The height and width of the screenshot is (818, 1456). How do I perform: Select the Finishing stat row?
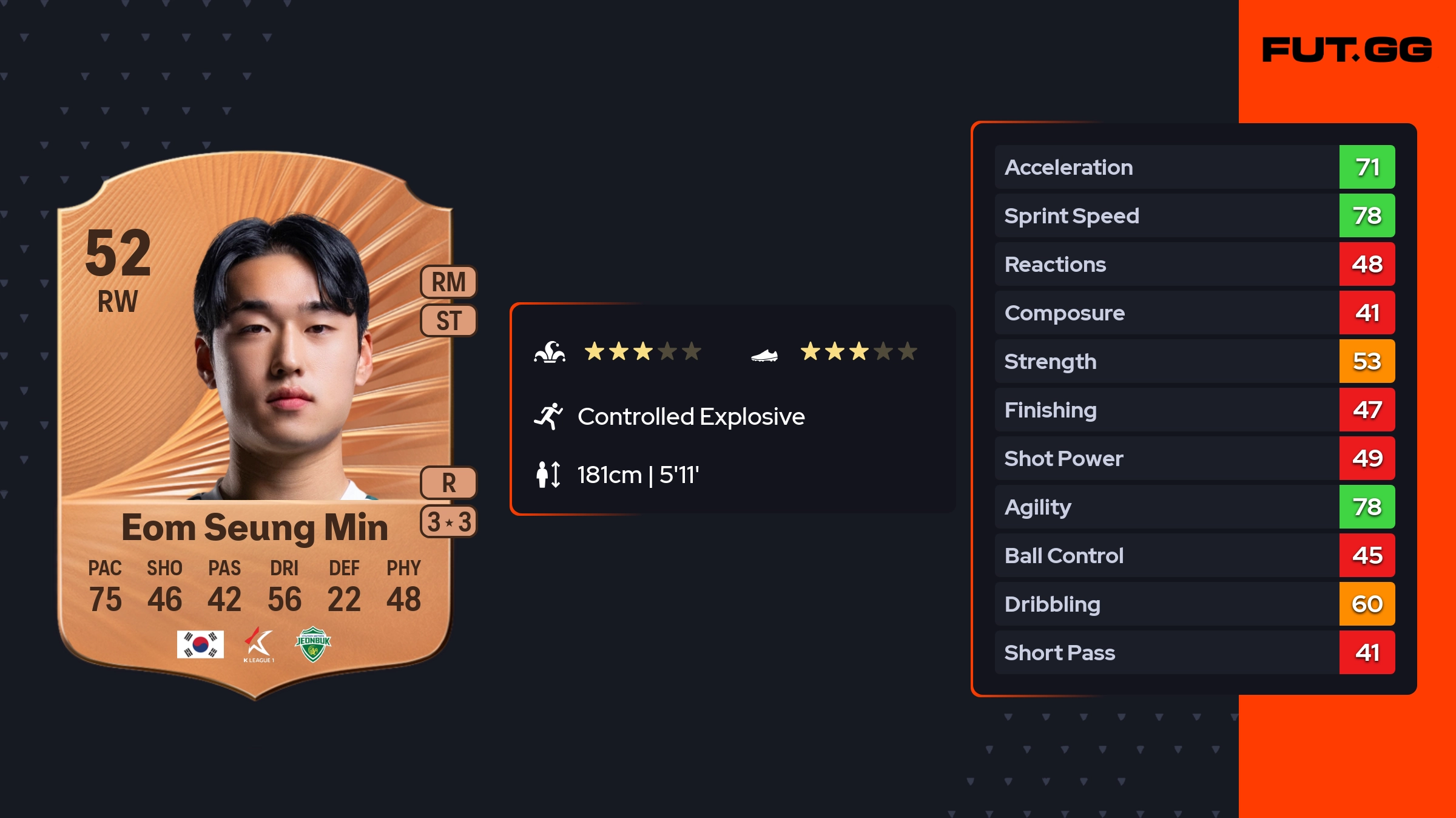[1194, 410]
